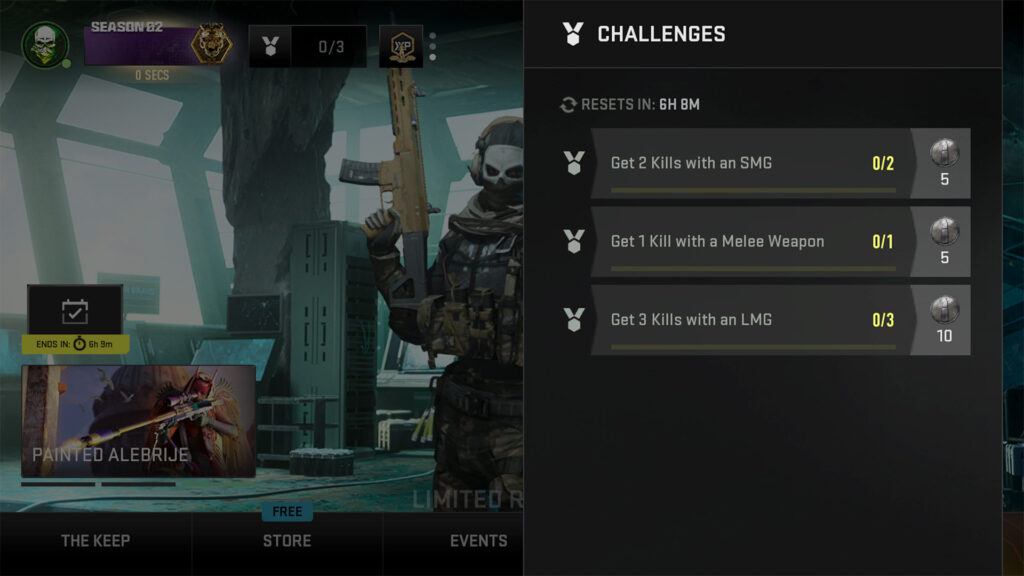View the Painted Alebrije bundle
Screen dimensions: 1024x576
tap(138, 420)
